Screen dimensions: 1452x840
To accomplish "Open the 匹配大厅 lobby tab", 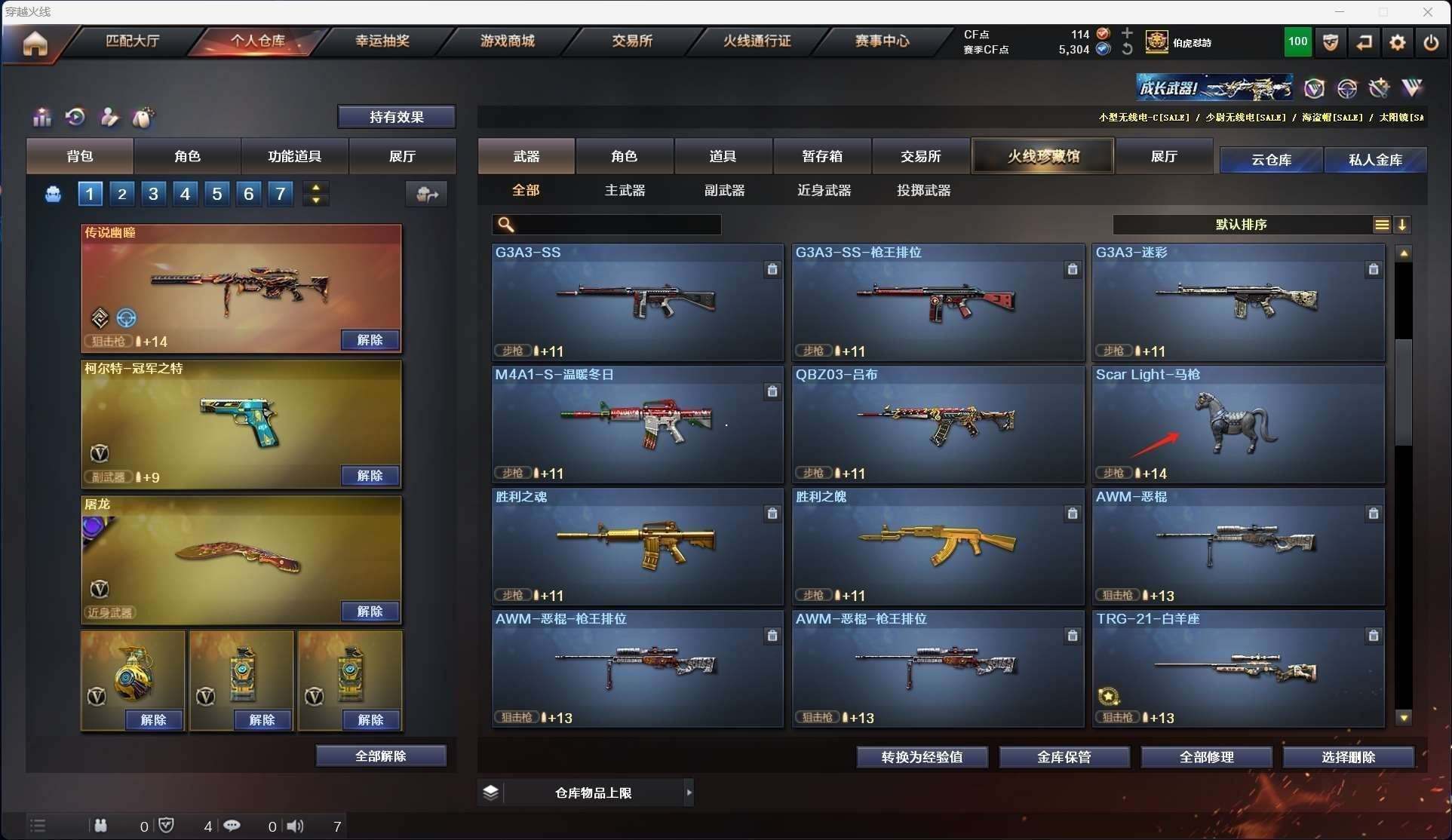I will coord(133,41).
